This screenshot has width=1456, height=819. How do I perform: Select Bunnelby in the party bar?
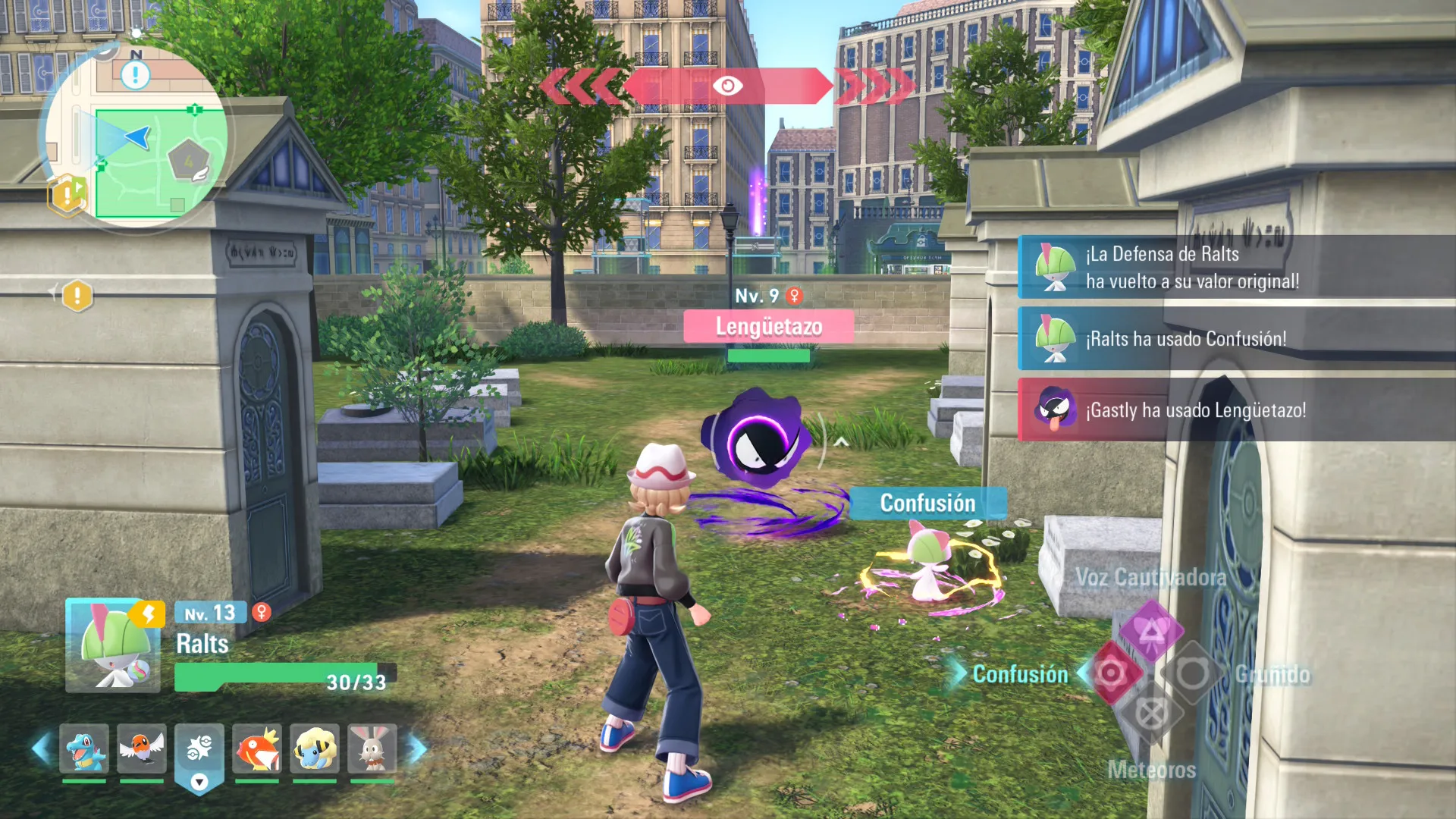[x=372, y=748]
